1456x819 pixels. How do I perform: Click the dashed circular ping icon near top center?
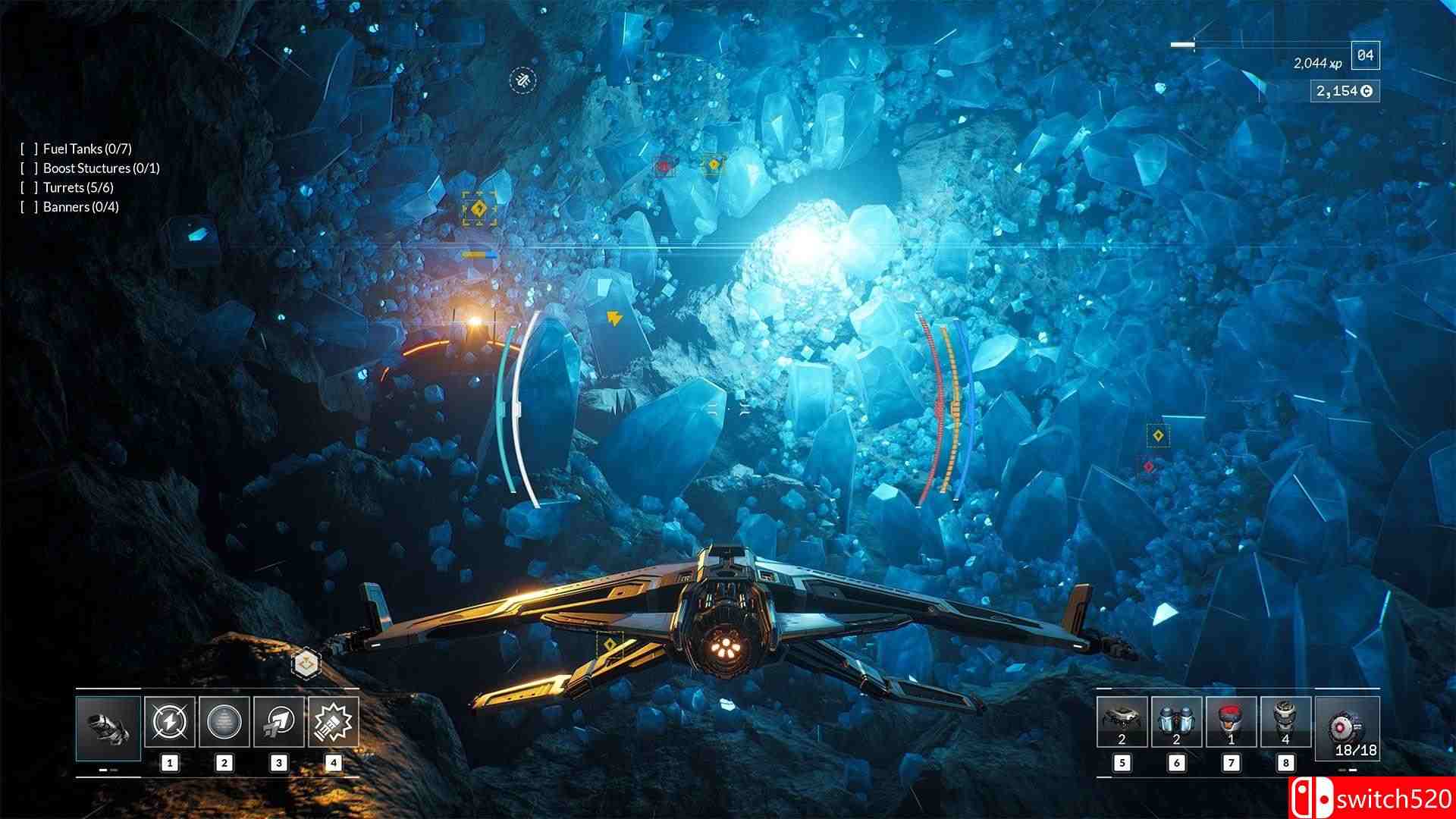(x=521, y=80)
